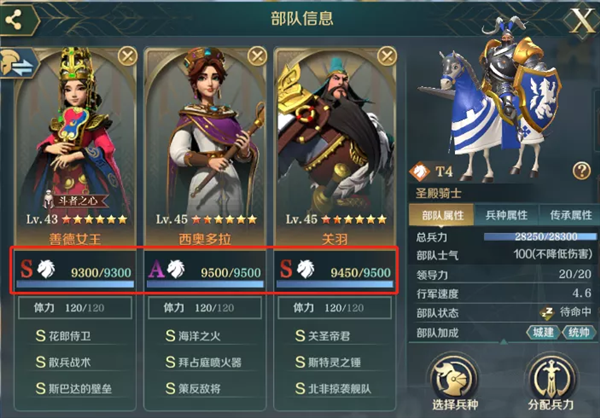Image resolution: width=600 pixels, height=418 pixels.
Task: View the 关圣帝君 skill
Action: click(337, 336)
